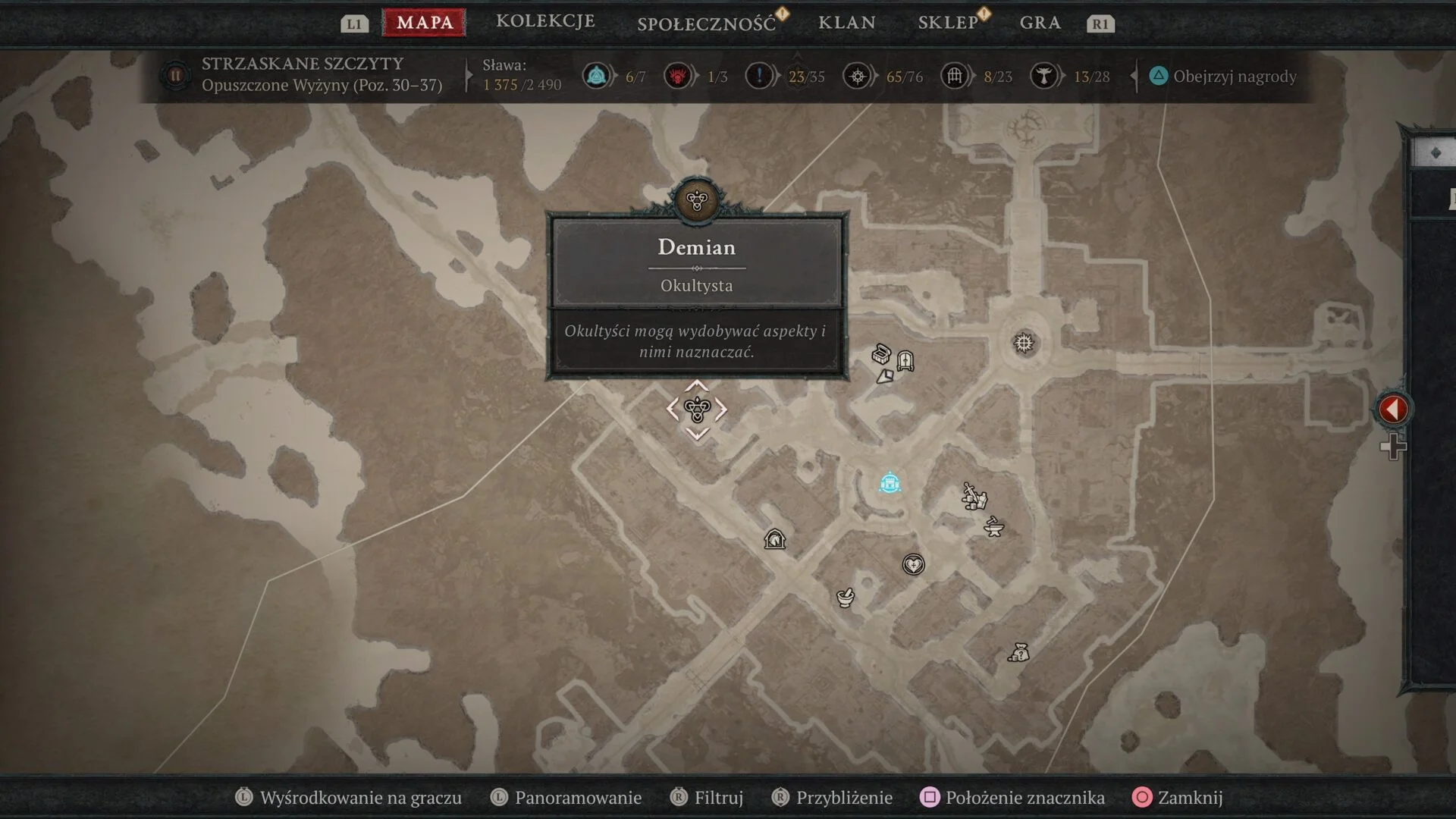Go to the KLAN tab
The width and height of the screenshot is (1456, 819).
(846, 23)
